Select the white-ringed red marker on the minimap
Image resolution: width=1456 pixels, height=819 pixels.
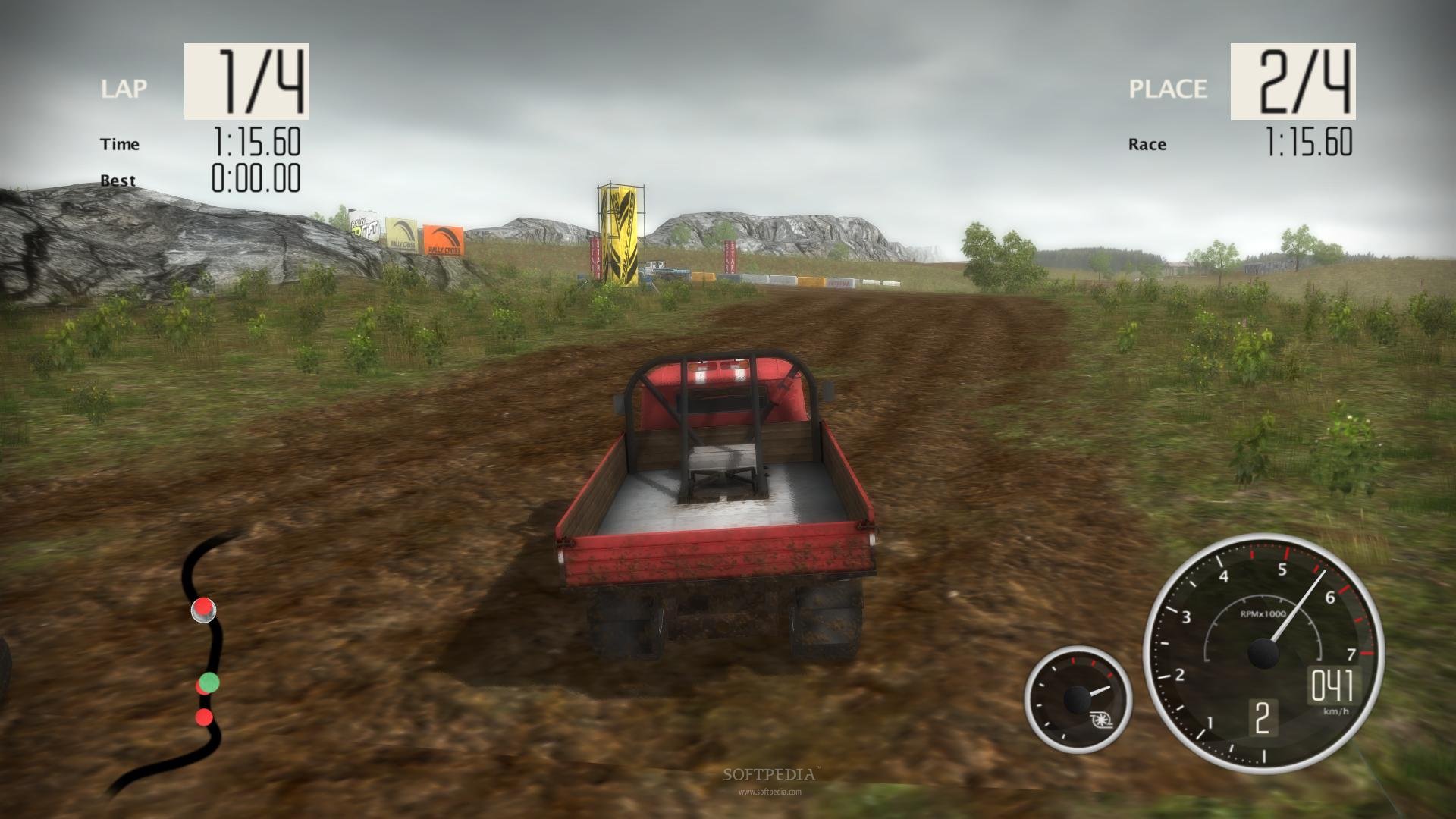[x=202, y=609]
